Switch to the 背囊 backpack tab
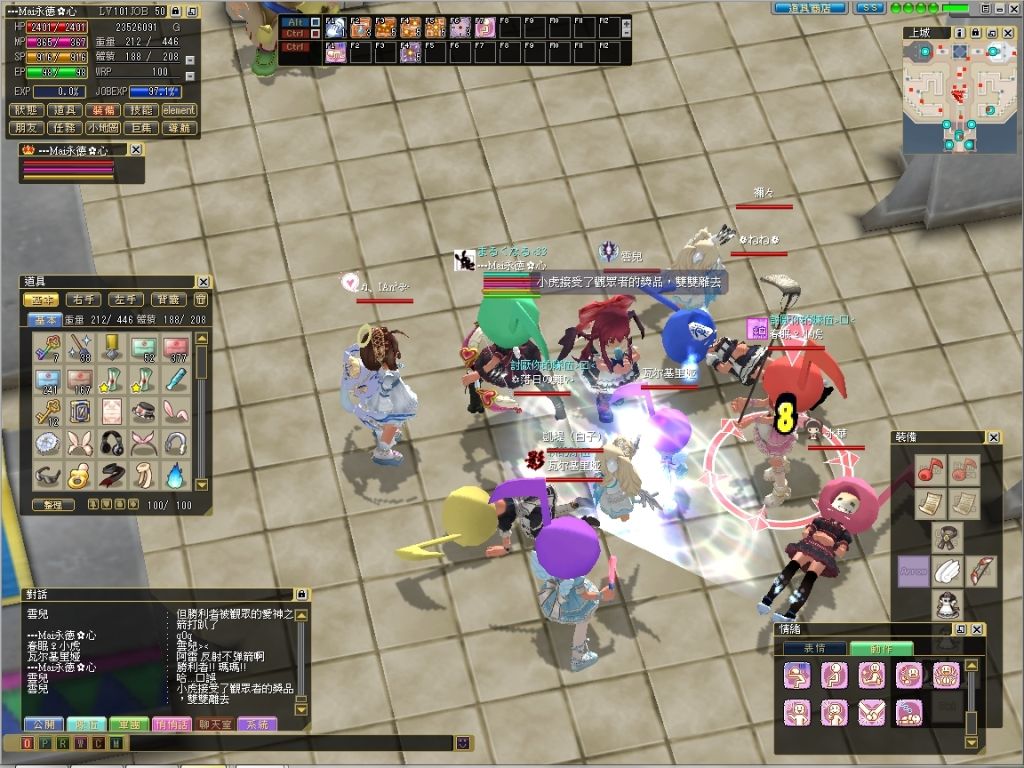This screenshot has width=1024, height=768. tap(166, 299)
